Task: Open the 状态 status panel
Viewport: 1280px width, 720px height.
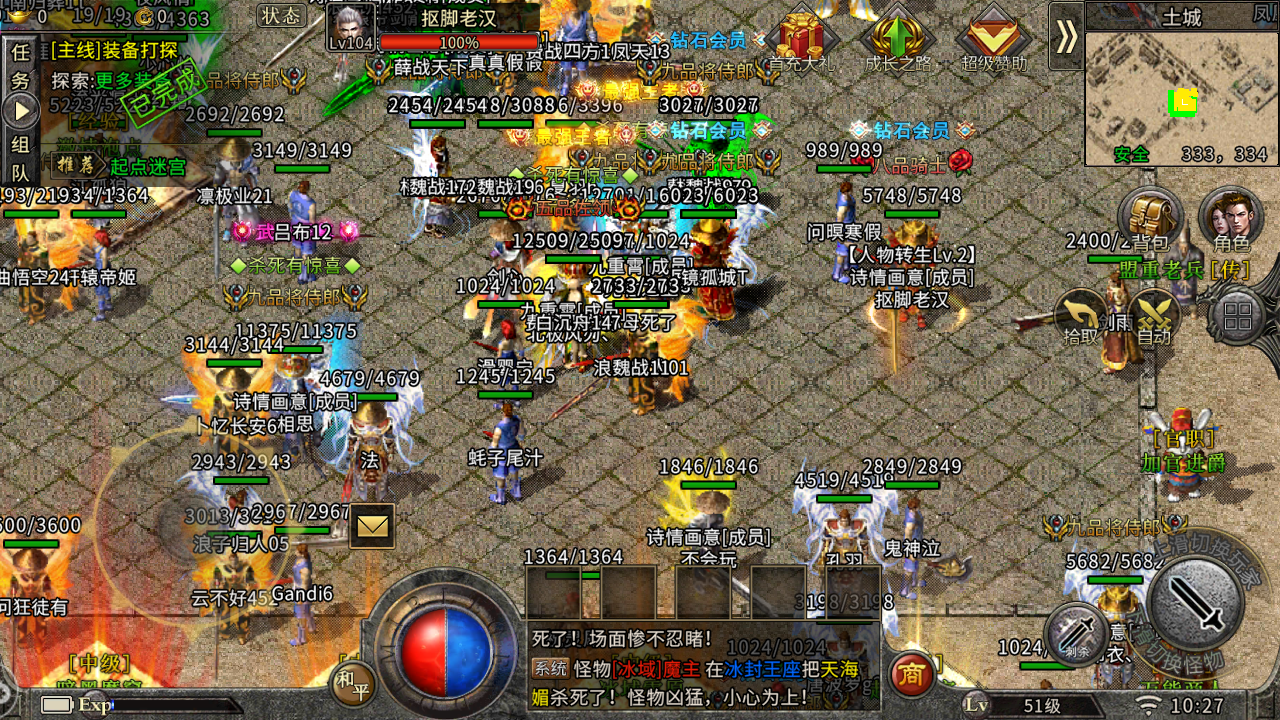Action: pyautogui.click(x=281, y=15)
